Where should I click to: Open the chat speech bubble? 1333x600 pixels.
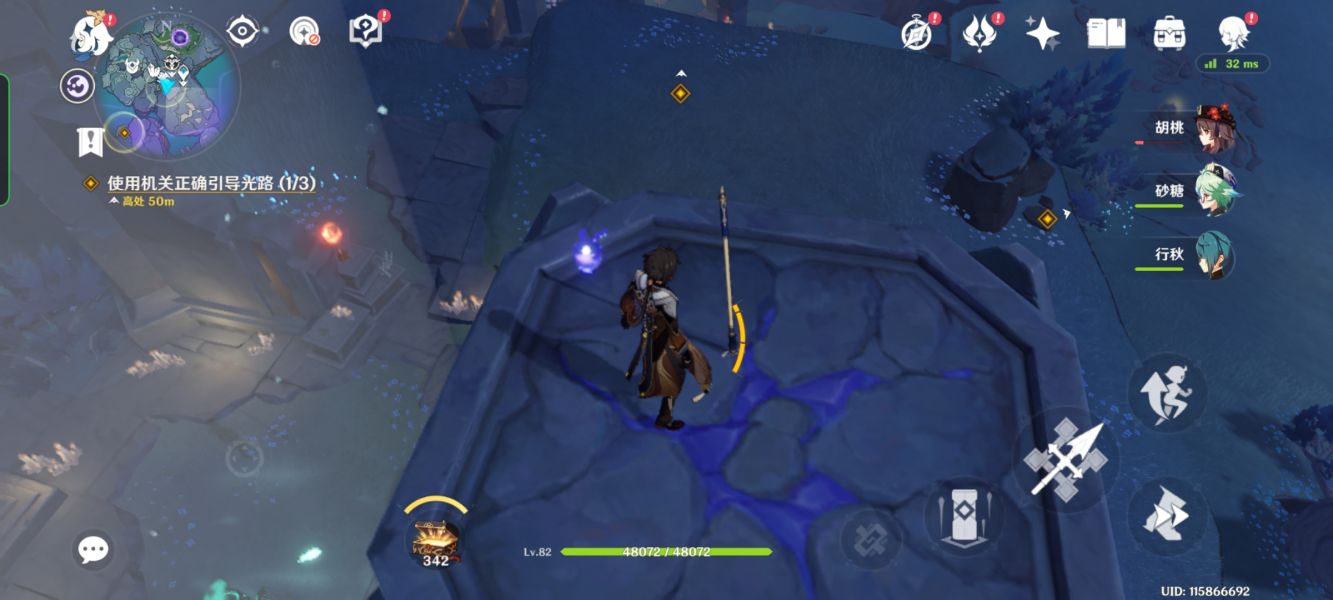93,548
